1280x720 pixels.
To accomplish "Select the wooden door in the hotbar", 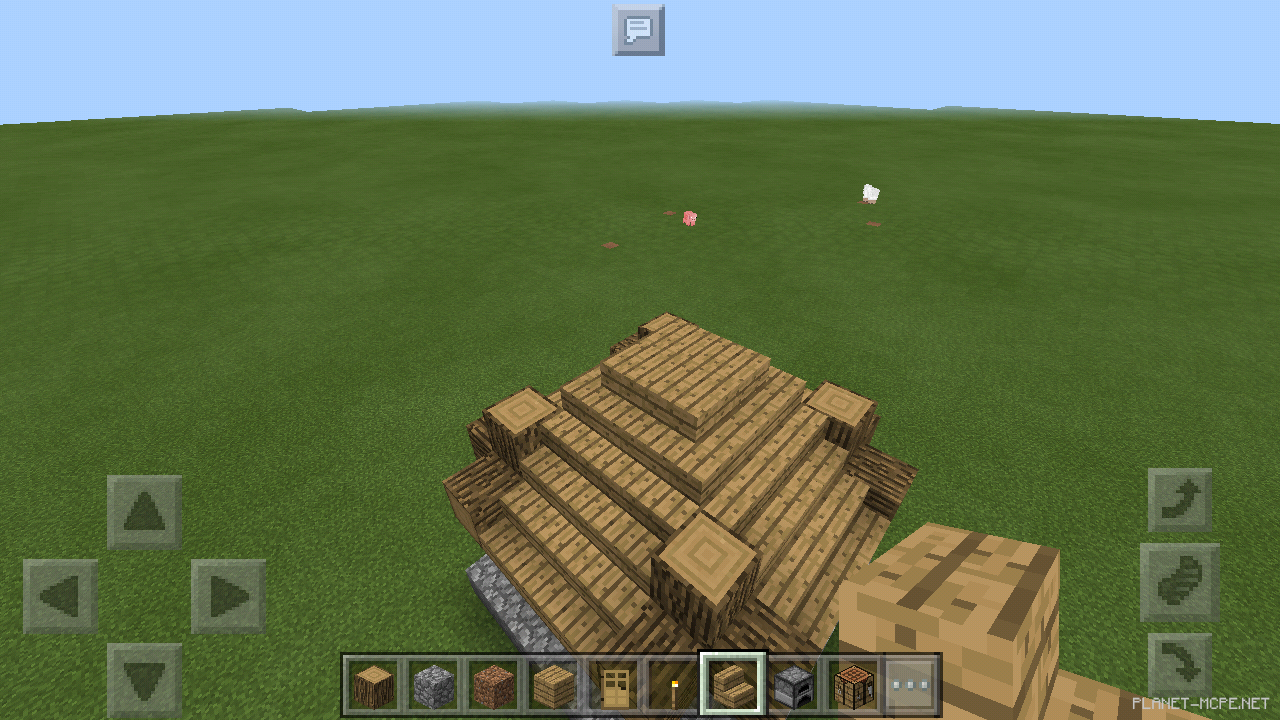I will [615, 683].
